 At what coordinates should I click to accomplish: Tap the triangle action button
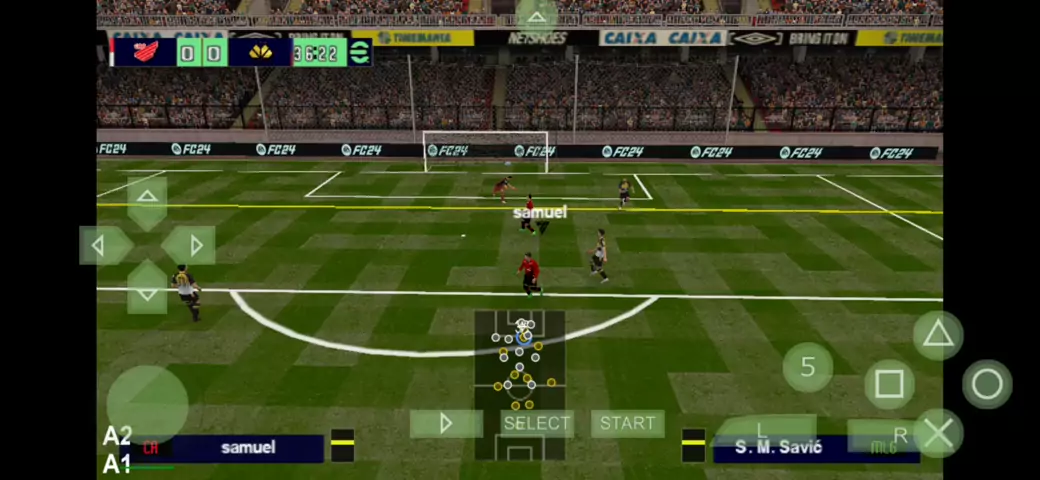pos(937,335)
